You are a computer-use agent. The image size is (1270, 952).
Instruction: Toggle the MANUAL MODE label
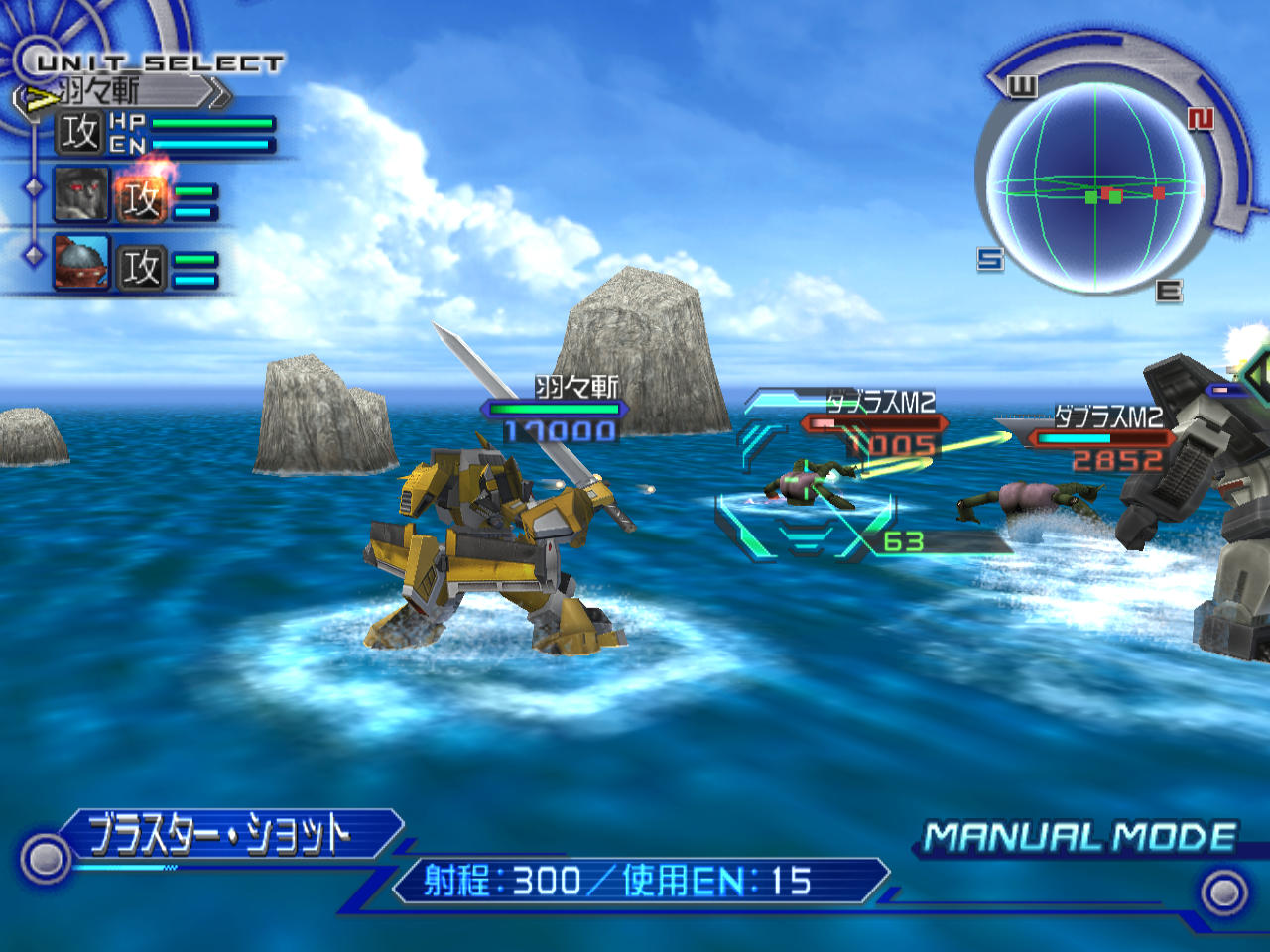point(1079,837)
